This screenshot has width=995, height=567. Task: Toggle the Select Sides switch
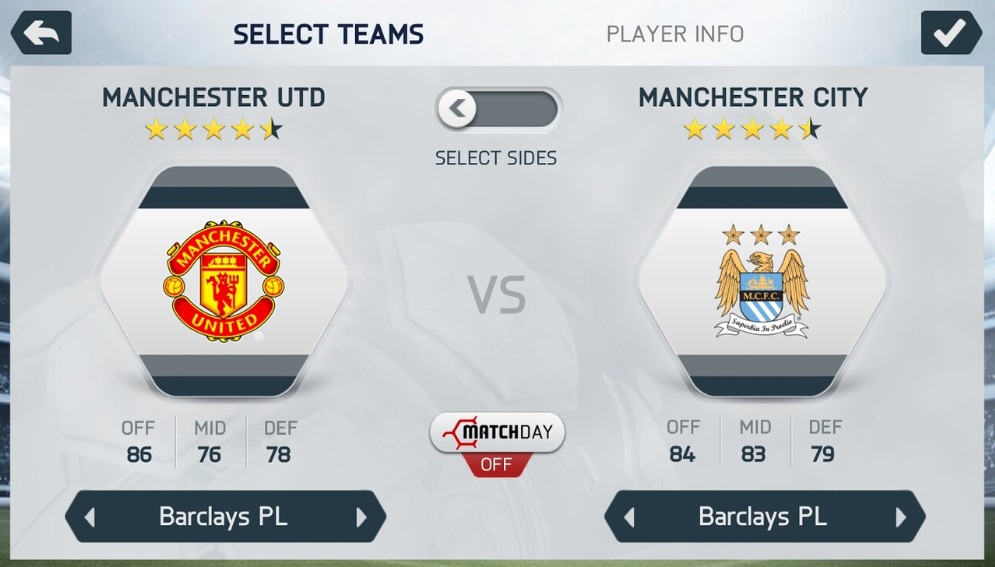pos(498,109)
